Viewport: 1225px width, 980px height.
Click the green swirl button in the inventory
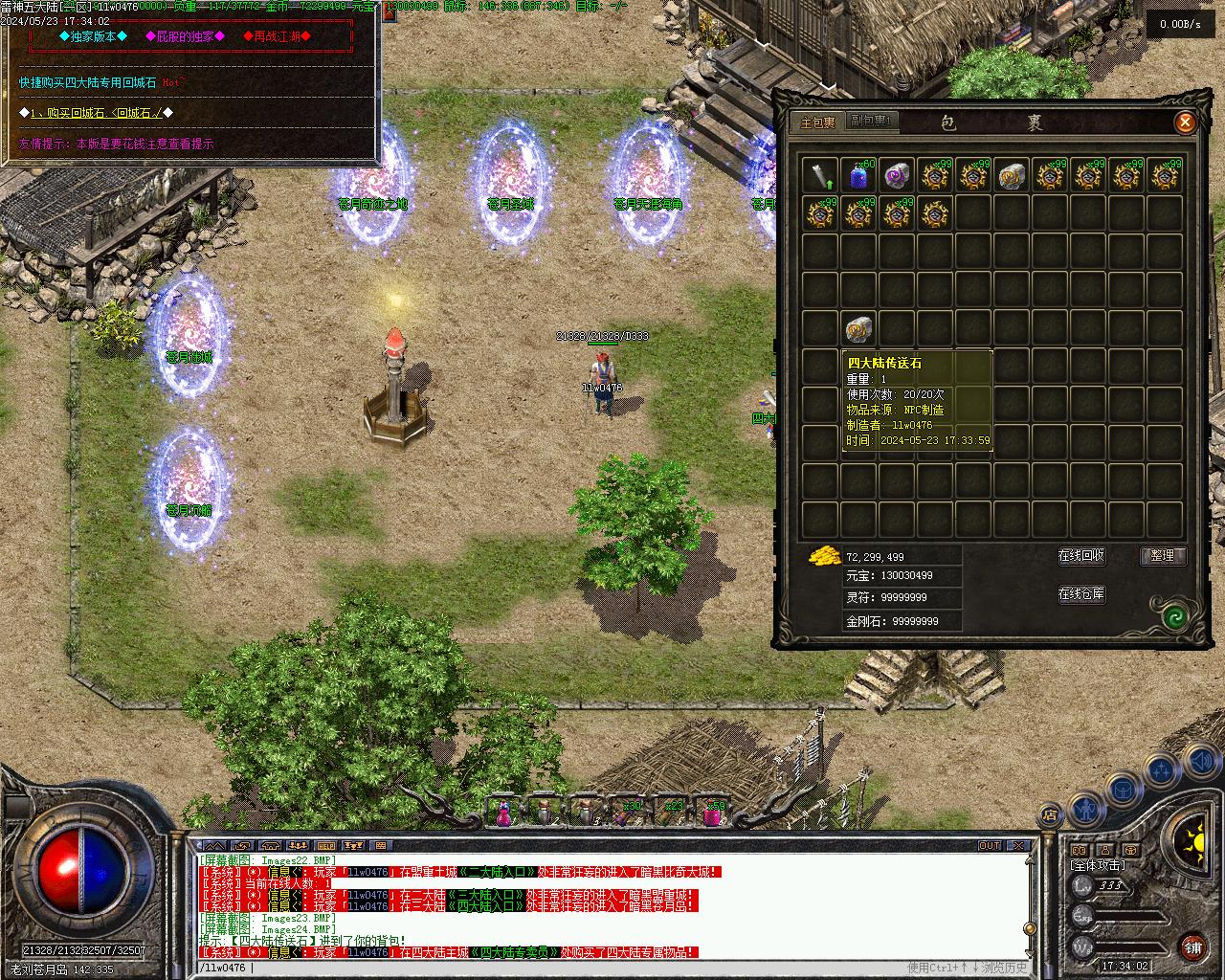click(1174, 617)
